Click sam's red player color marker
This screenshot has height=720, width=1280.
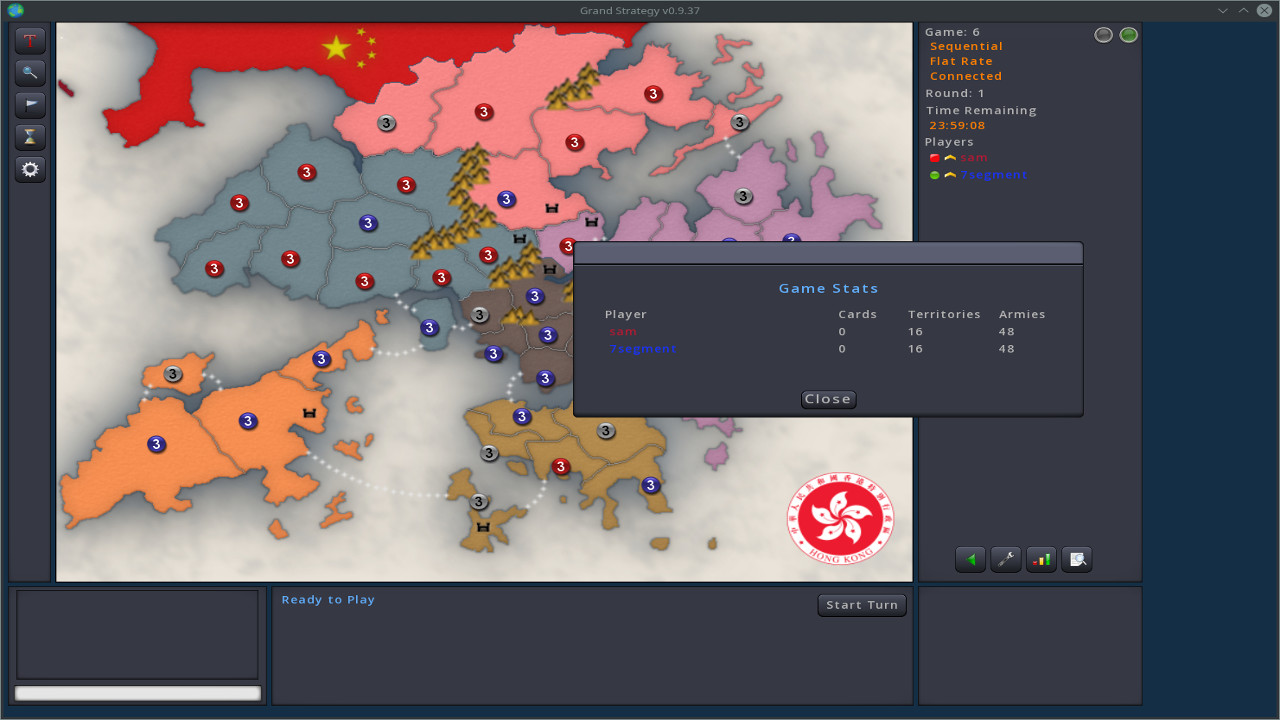[x=932, y=157]
